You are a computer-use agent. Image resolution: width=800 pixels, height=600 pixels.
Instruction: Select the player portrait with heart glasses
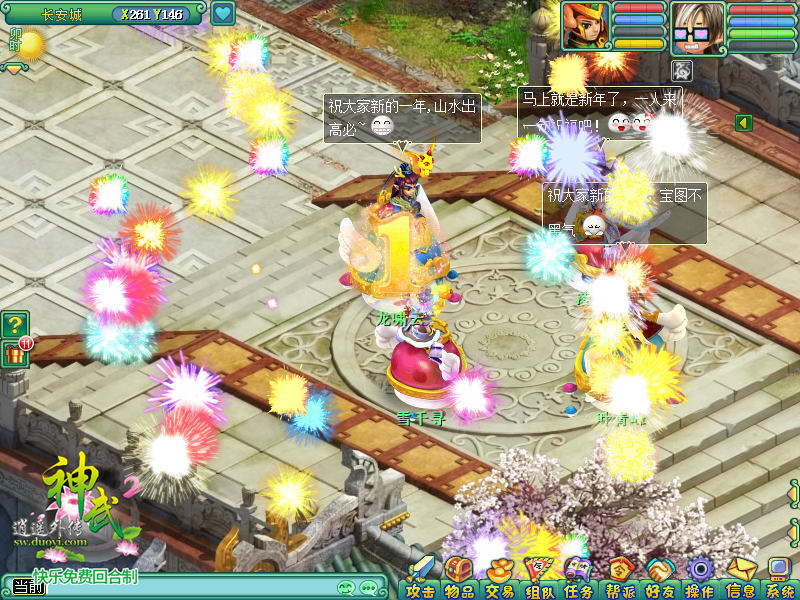coord(698,26)
